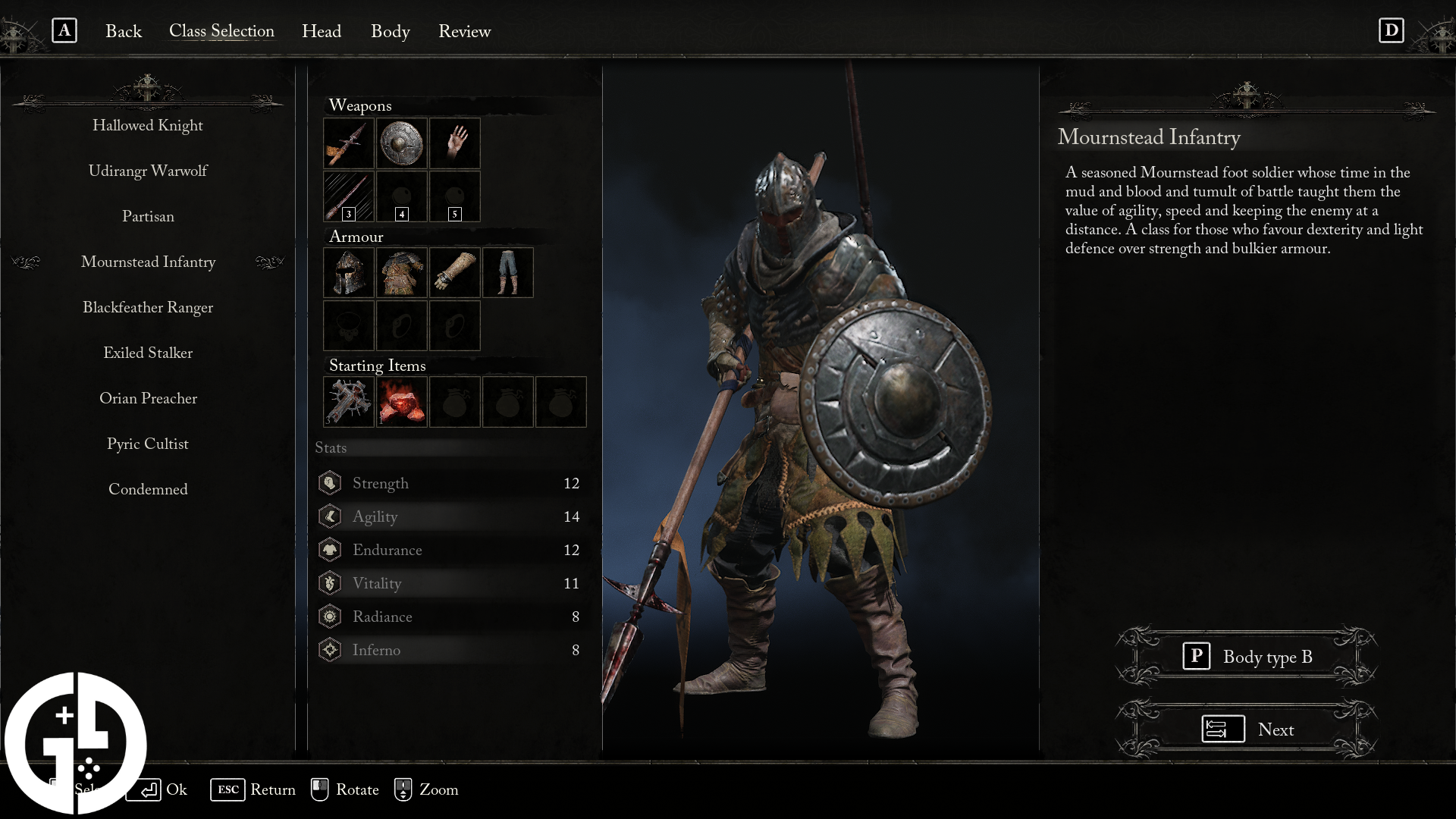Select the polearm weapon icon

click(348, 143)
